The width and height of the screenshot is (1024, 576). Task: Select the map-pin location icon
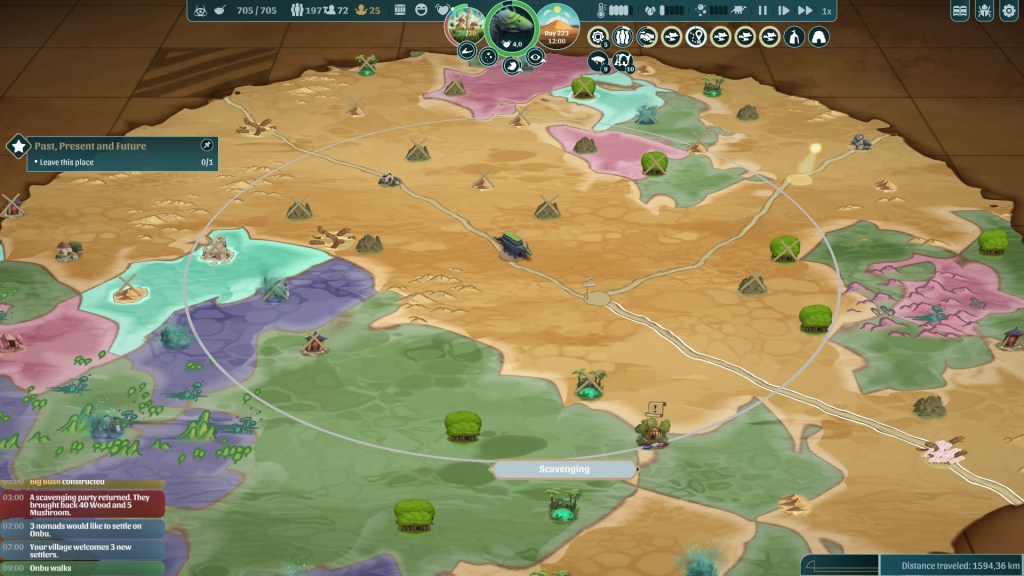695,37
